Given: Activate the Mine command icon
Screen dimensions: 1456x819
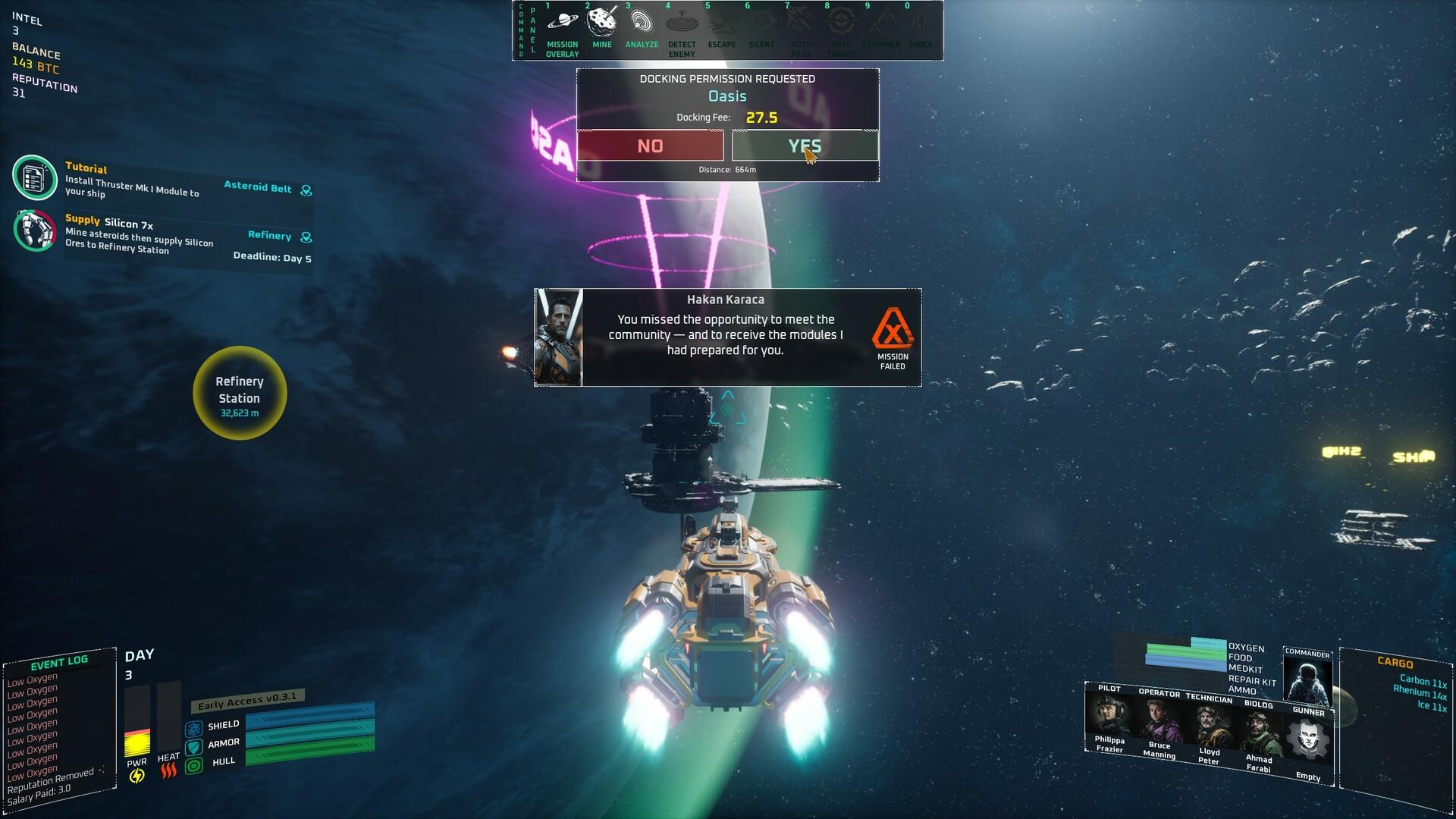Looking at the screenshot, I should [602, 27].
